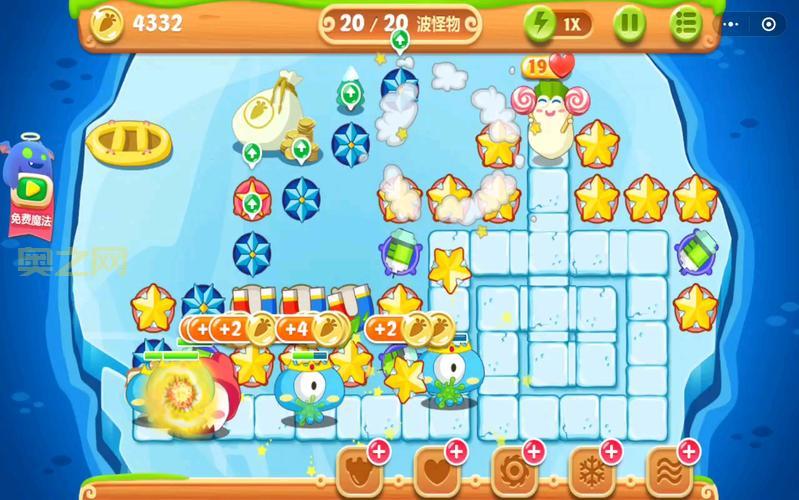
Task: Play the free magic video offer
Action: click(30, 188)
